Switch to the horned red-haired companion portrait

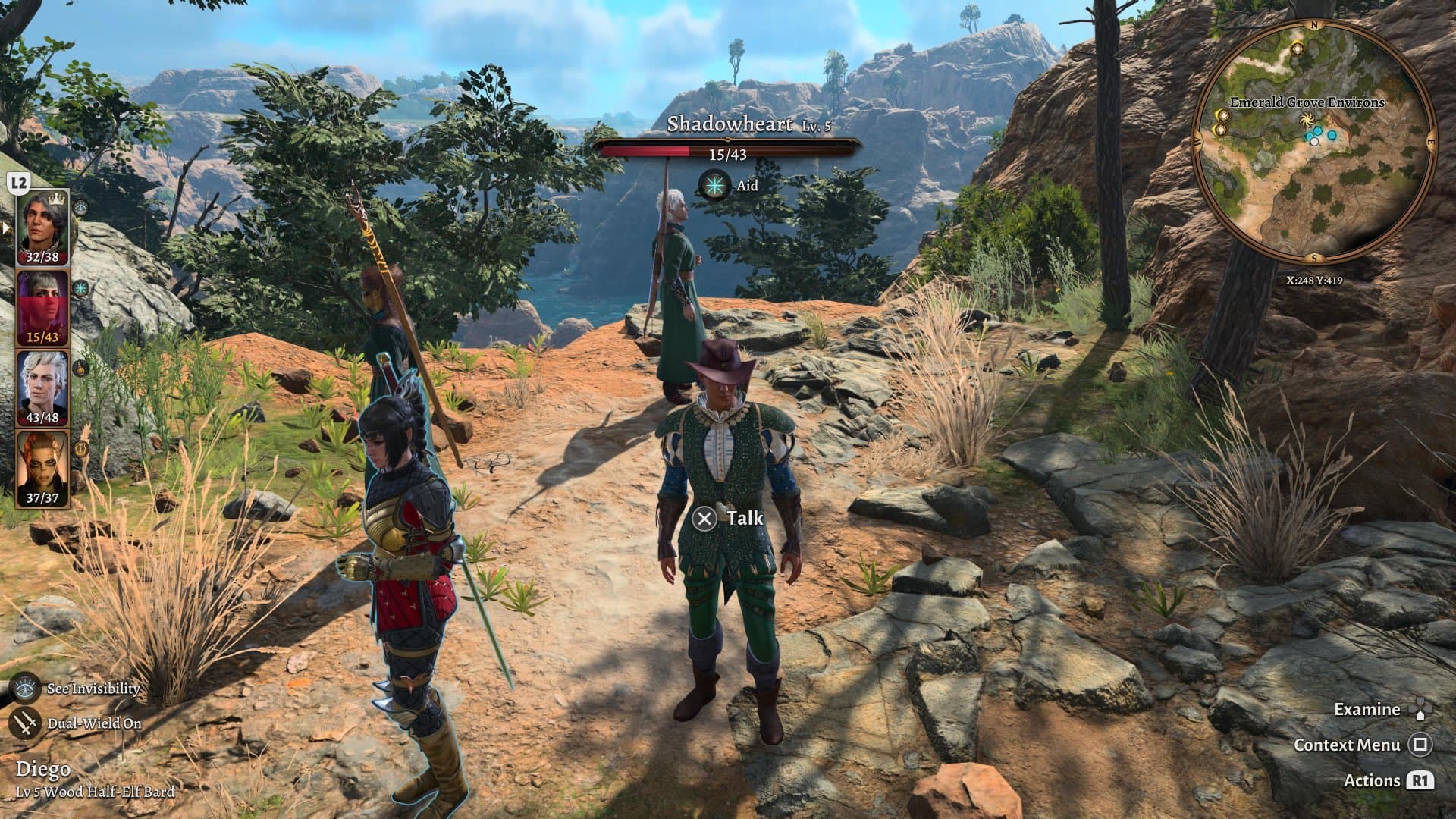tap(42, 466)
